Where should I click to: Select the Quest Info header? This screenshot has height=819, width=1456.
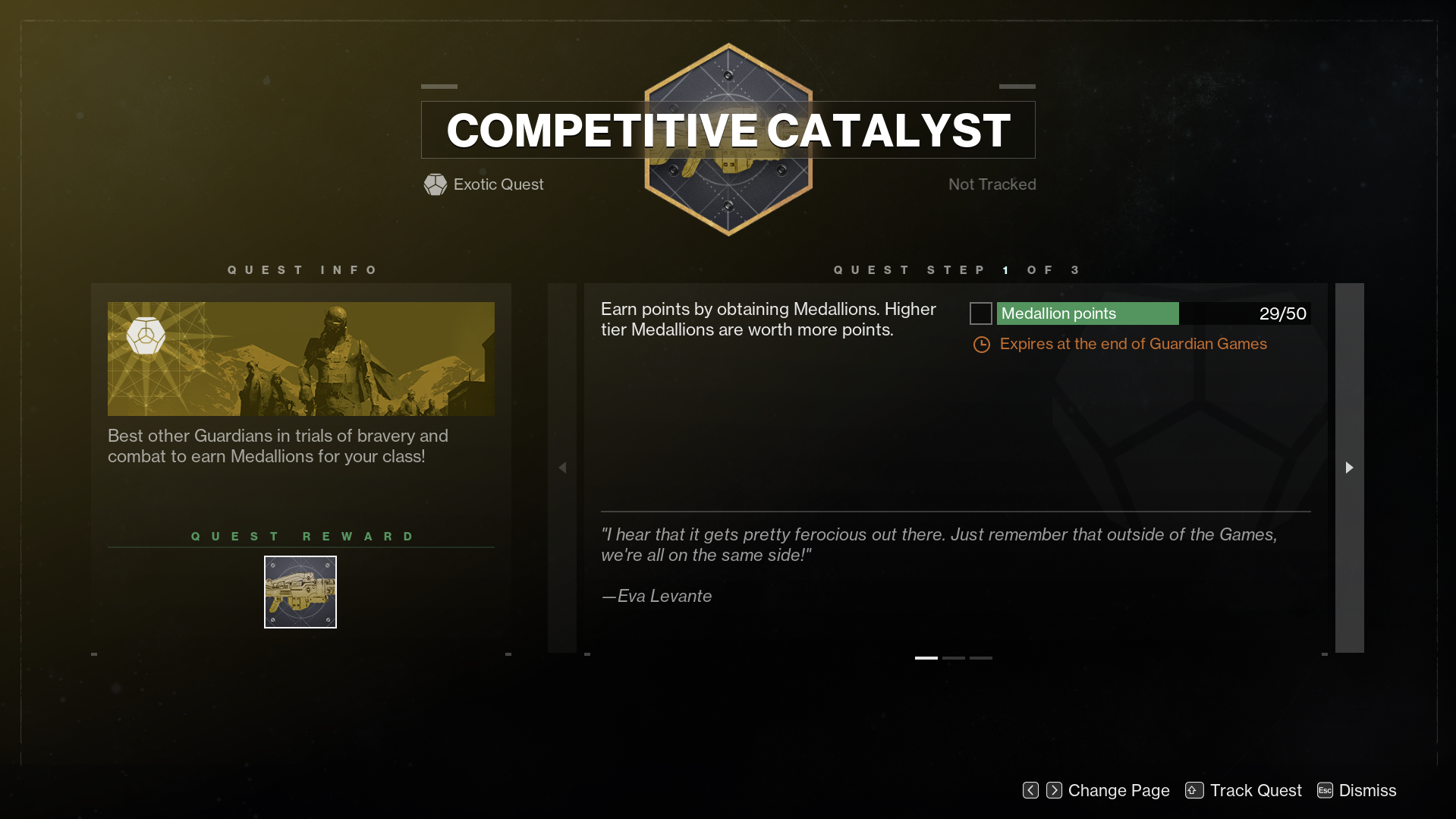[x=303, y=269]
